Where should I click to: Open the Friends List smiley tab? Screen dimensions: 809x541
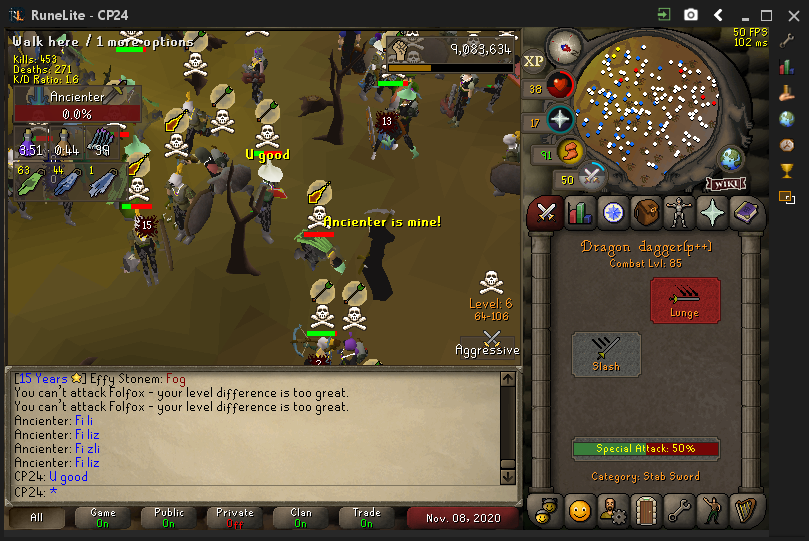click(x=580, y=511)
